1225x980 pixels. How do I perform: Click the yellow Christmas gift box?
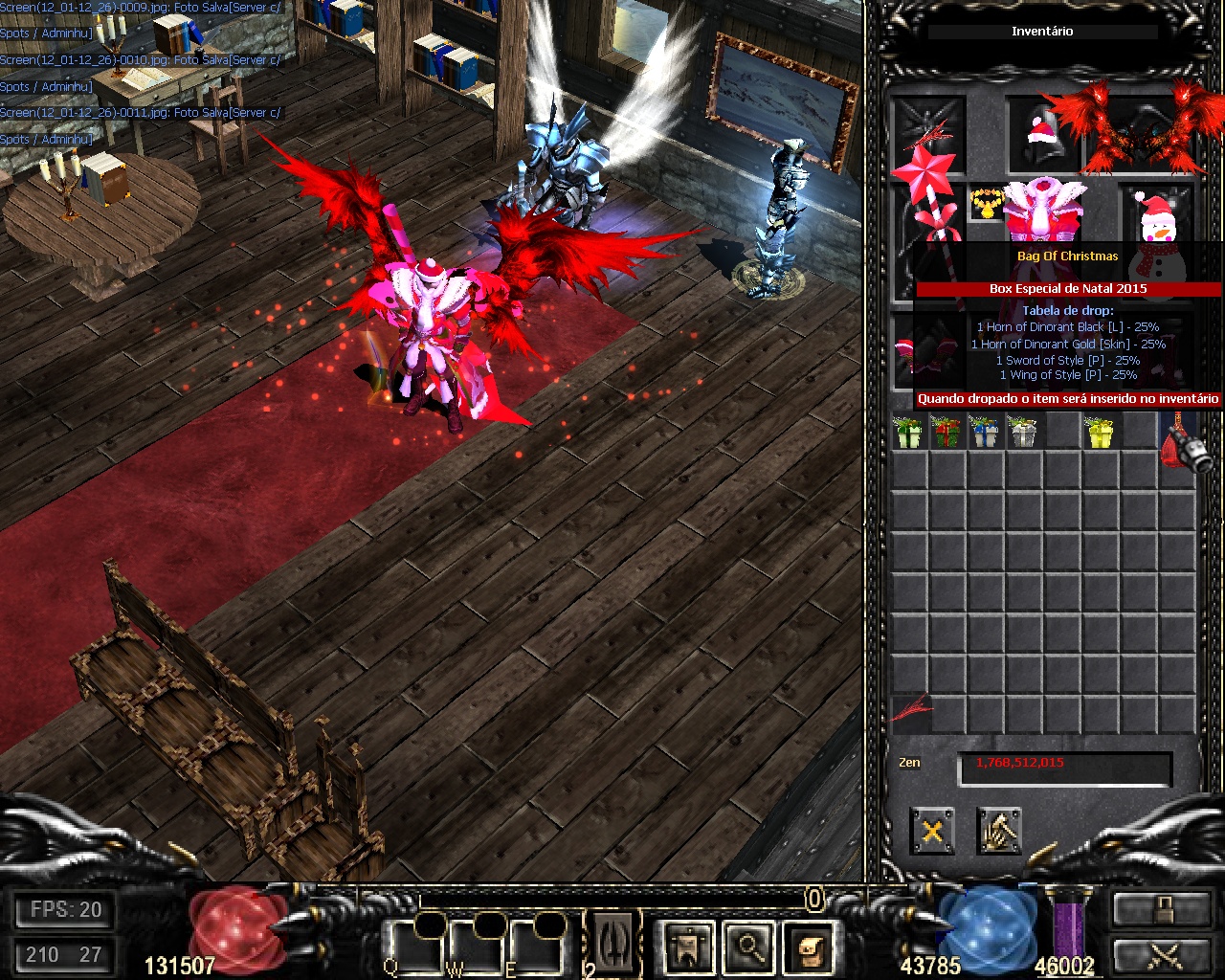point(1101,432)
